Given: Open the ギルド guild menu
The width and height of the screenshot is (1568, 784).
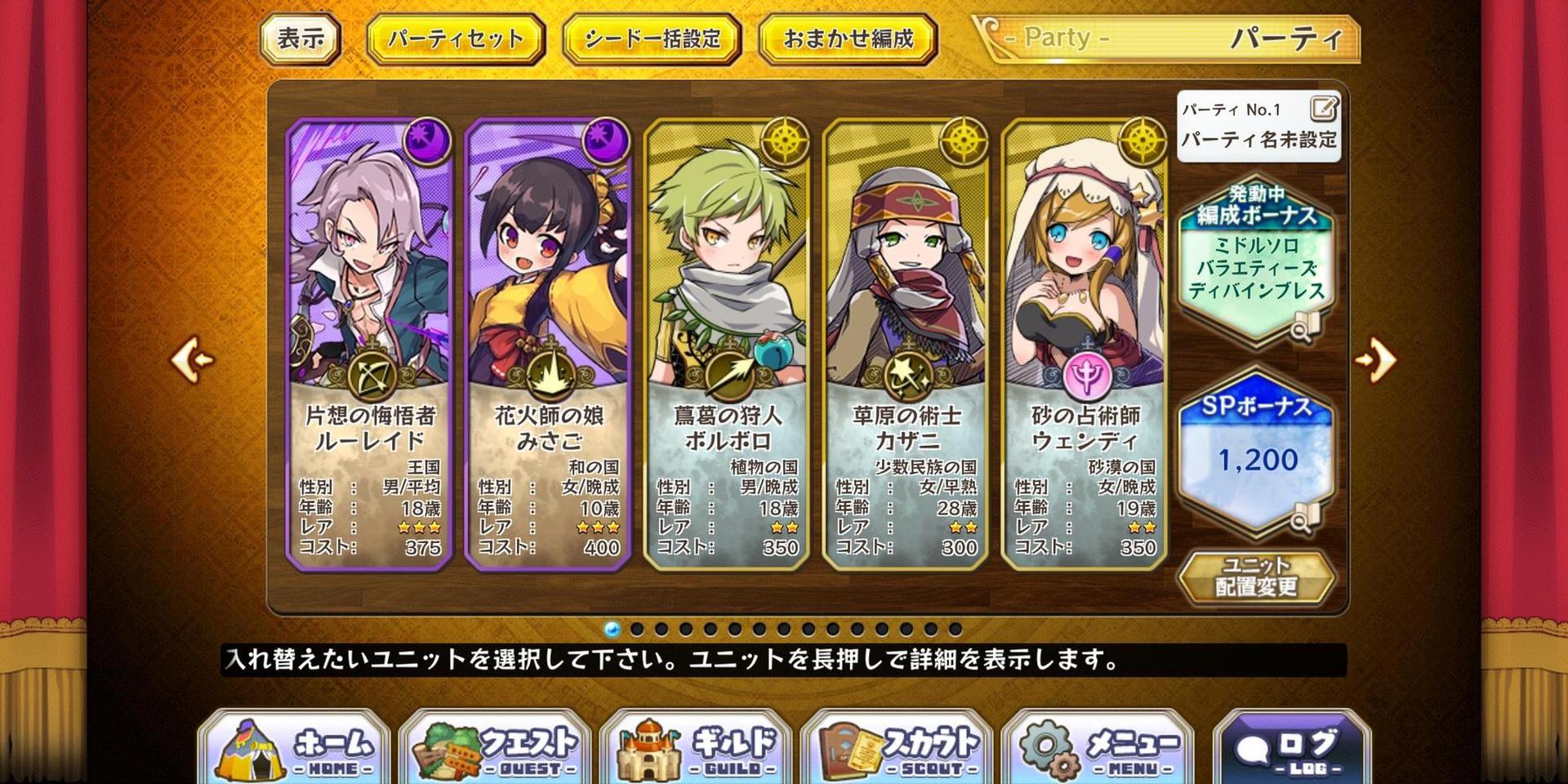Looking at the screenshot, I should coord(696,749).
